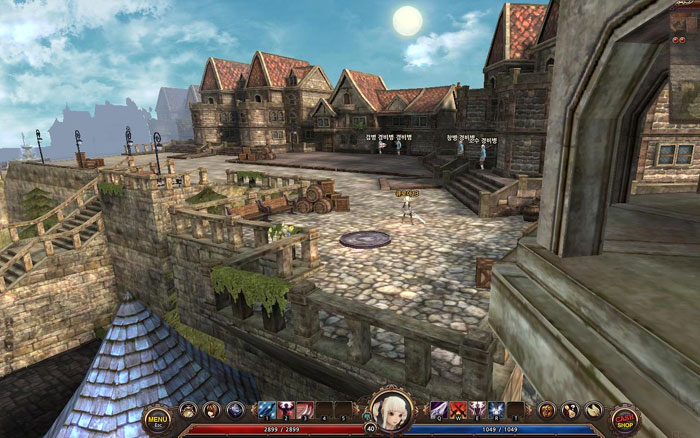
Task: Open the round cream wing icon
Action: [594, 410]
